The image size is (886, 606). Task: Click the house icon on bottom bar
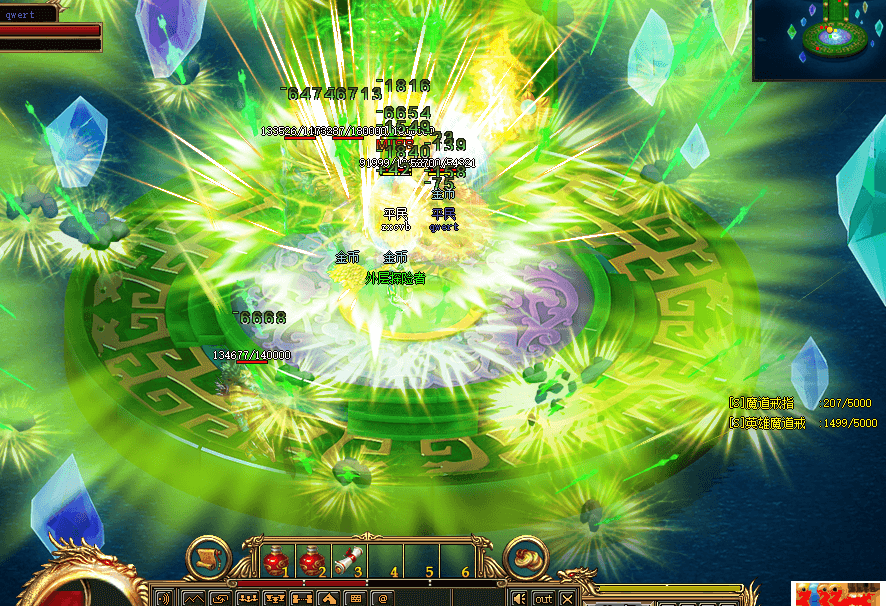327,598
